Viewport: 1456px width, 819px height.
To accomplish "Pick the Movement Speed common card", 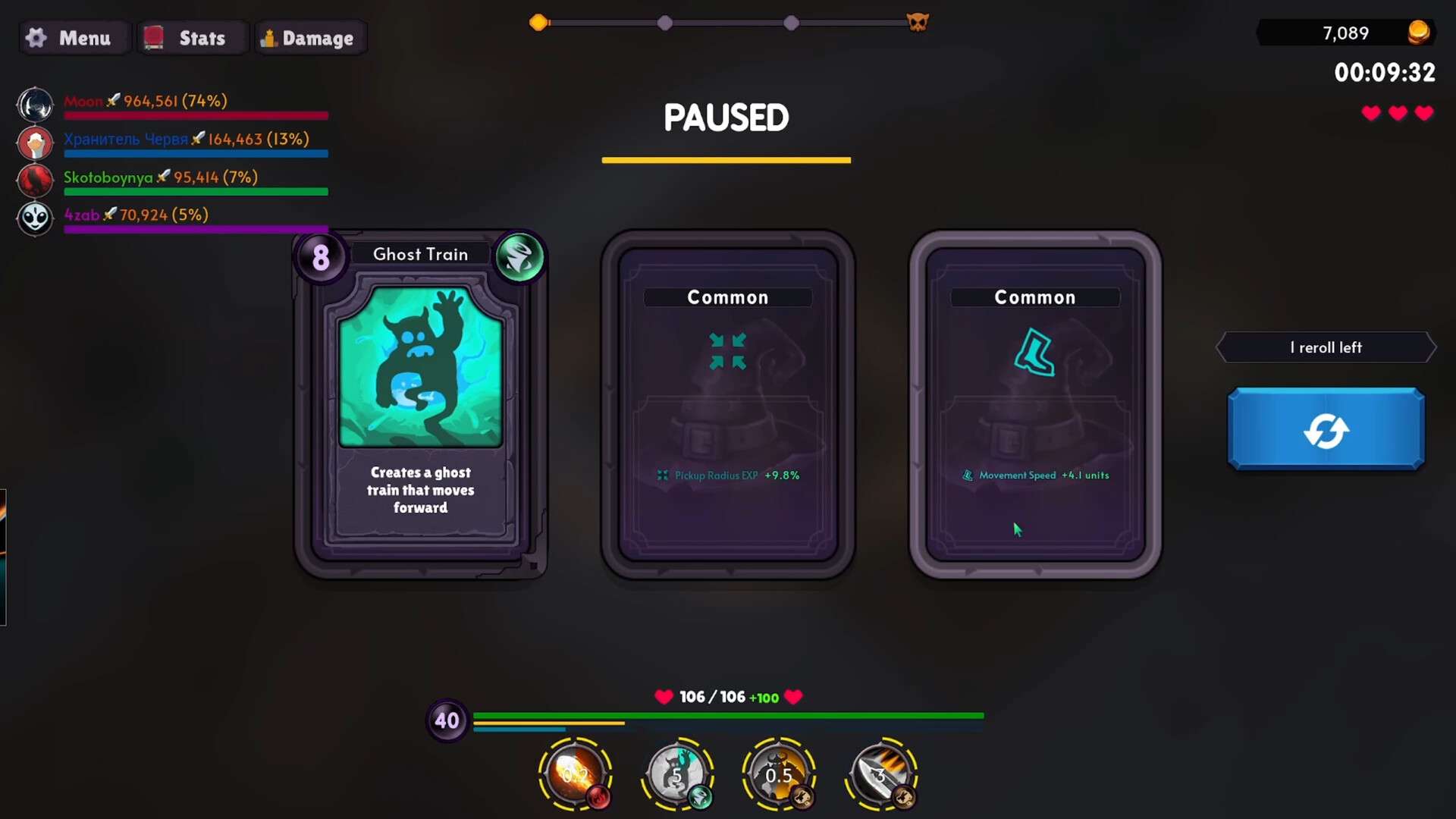I will pos(1035,406).
